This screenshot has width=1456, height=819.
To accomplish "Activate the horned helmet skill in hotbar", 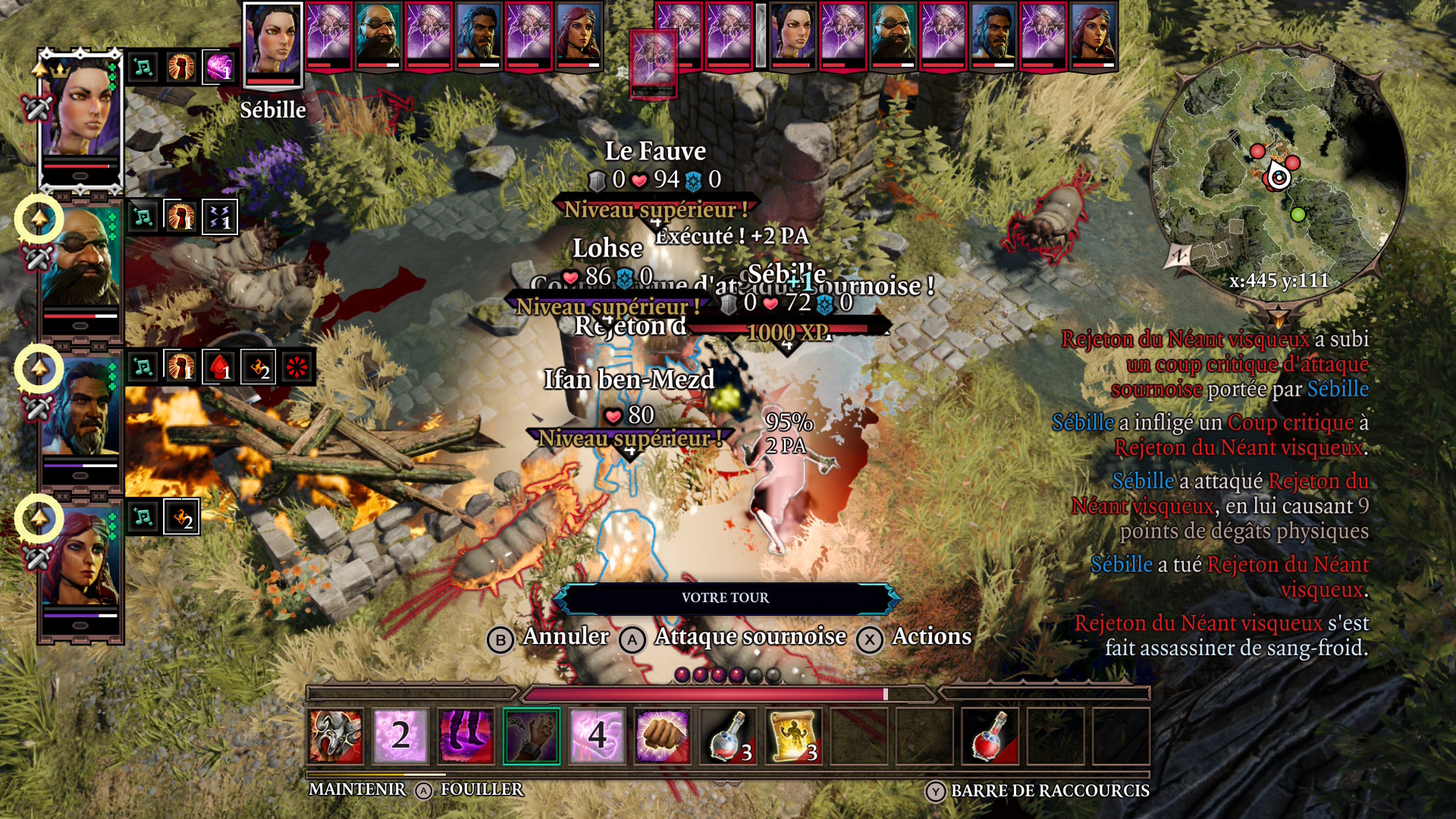I will click(x=336, y=736).
